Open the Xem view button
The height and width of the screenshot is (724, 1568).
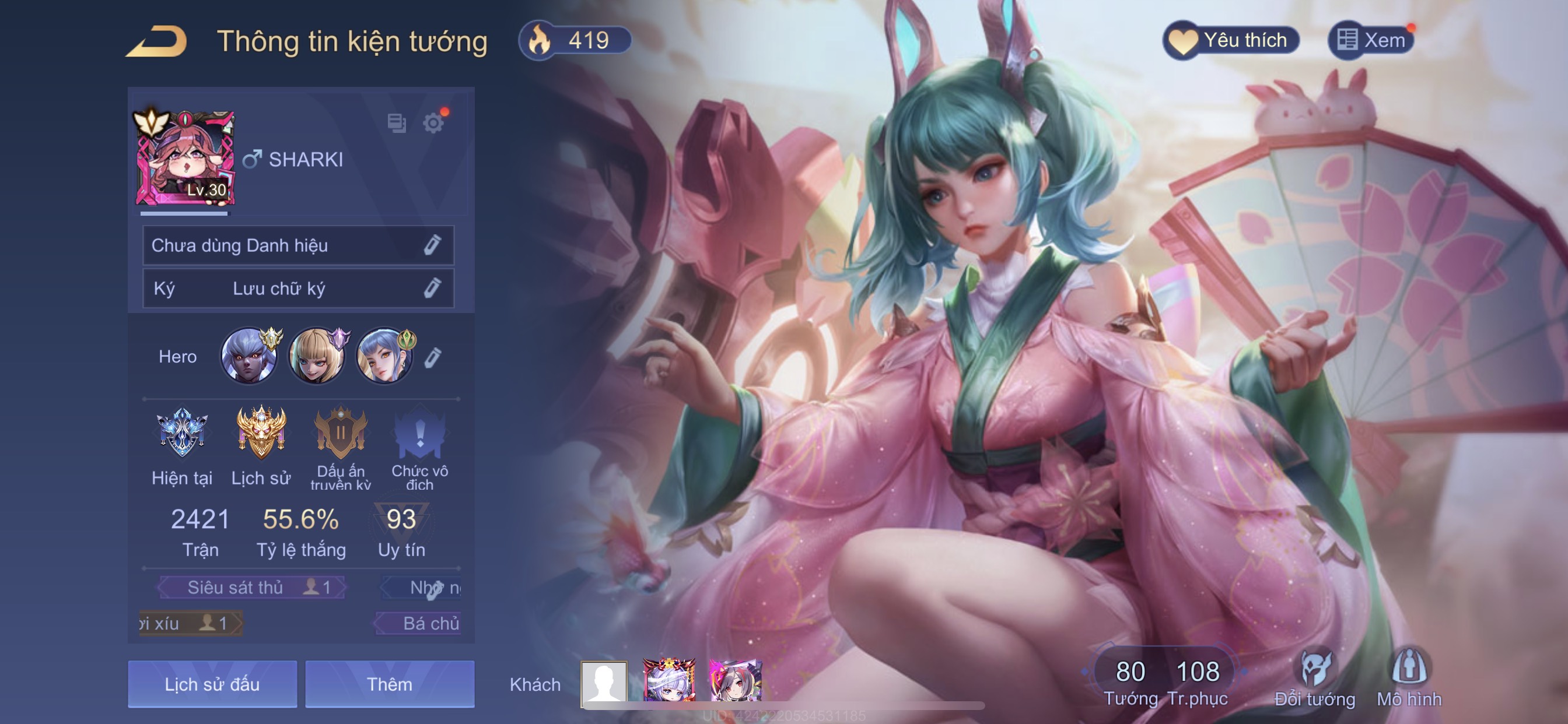(x=1371, y=41)
